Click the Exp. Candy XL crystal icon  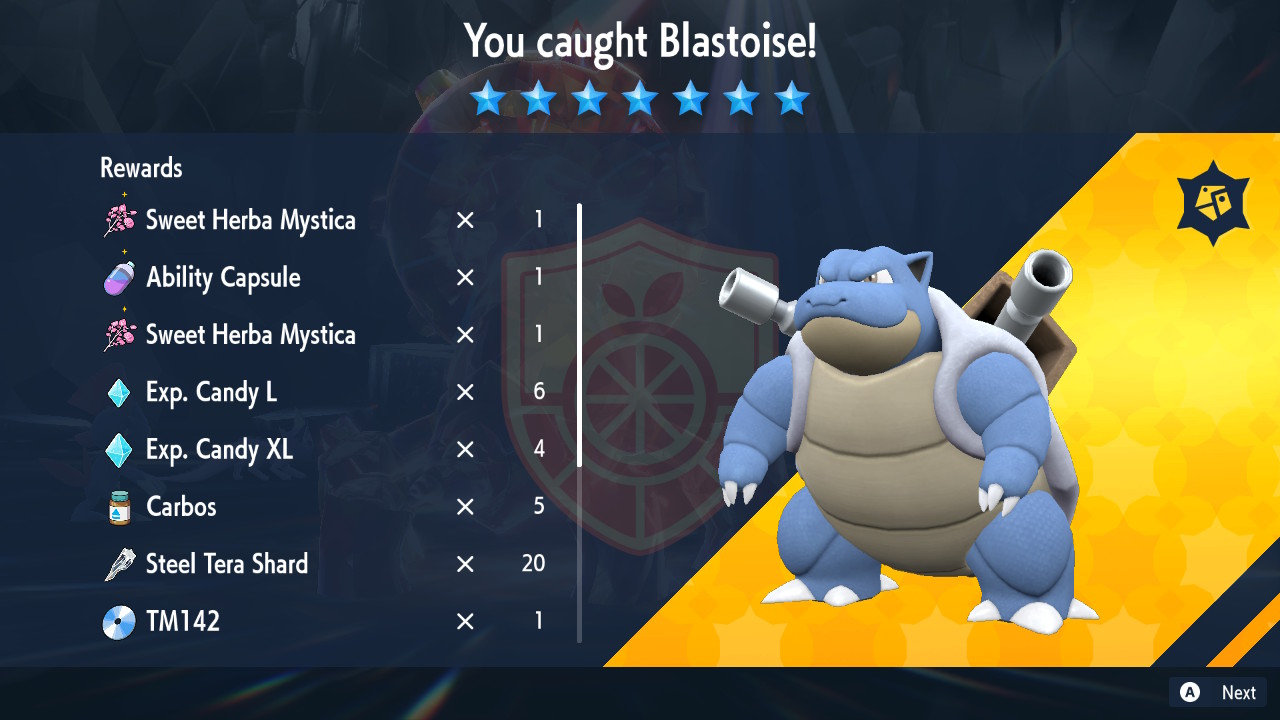coord(120,449)
